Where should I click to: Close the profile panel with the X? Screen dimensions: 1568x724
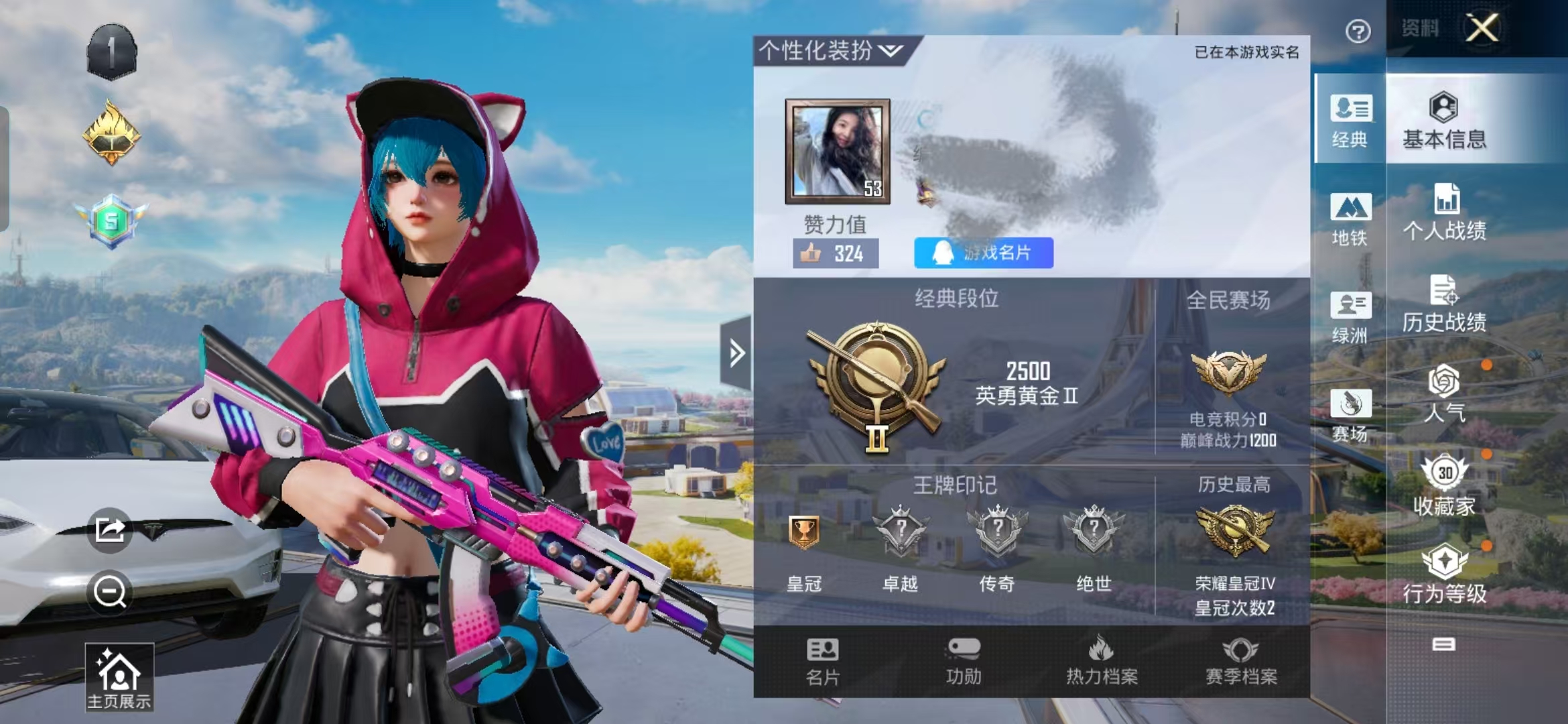(1482, 28)
